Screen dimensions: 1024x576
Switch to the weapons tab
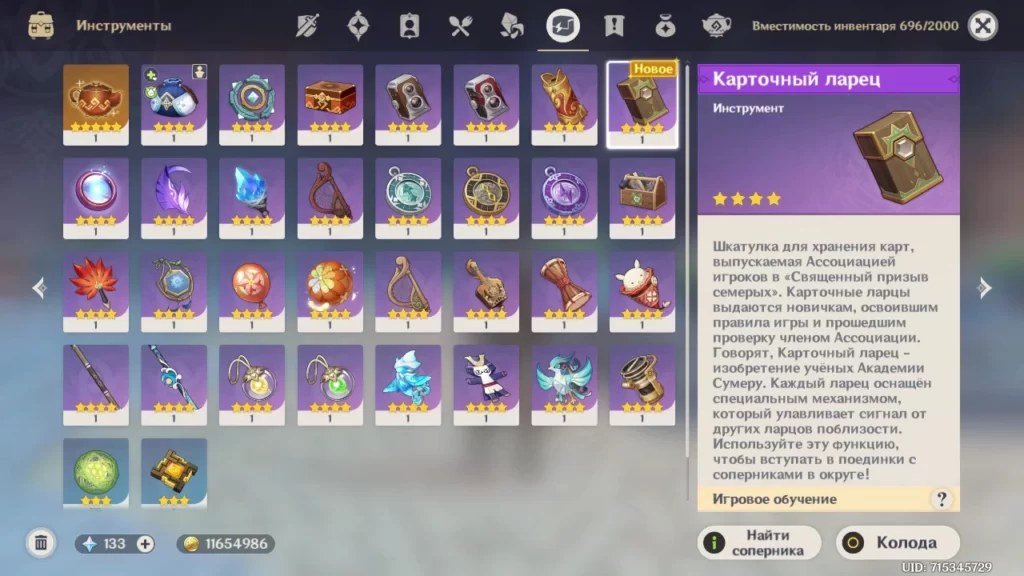tap(307, 26)
